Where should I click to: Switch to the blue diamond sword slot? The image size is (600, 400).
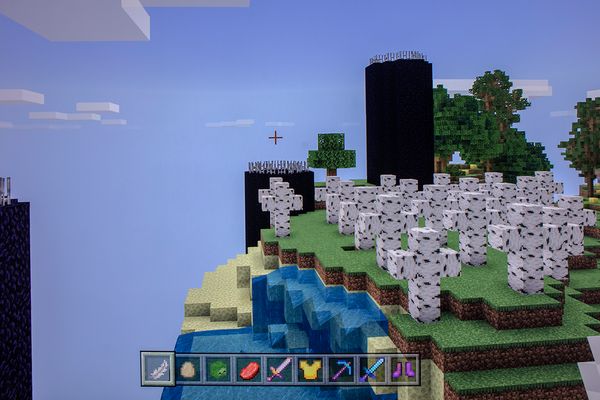(x=373, y=369)
